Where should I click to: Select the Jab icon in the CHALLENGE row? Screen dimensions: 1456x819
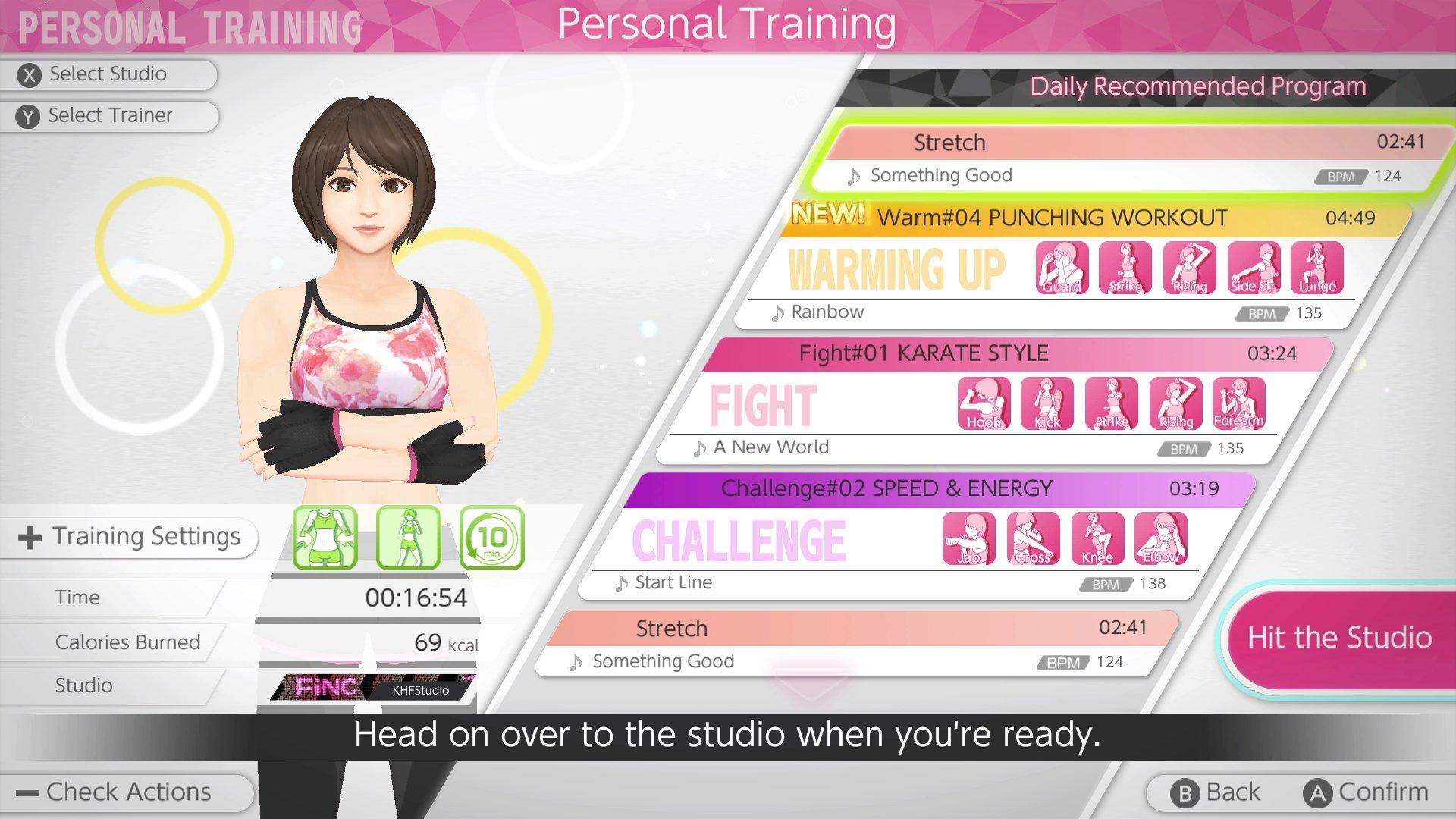click(x=969, y=538)
